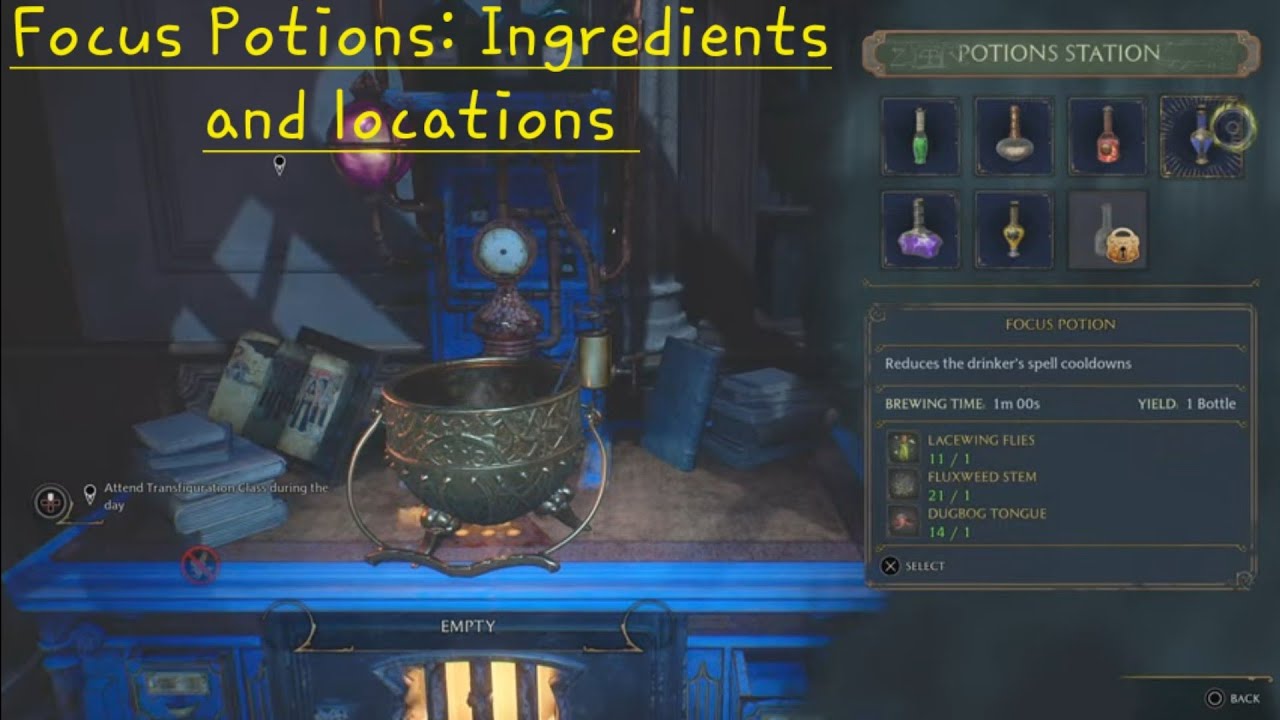The image size is (1280, 720).
Task: Choose the red Maxima Potion icon
Action: [x=1108, y=135]
